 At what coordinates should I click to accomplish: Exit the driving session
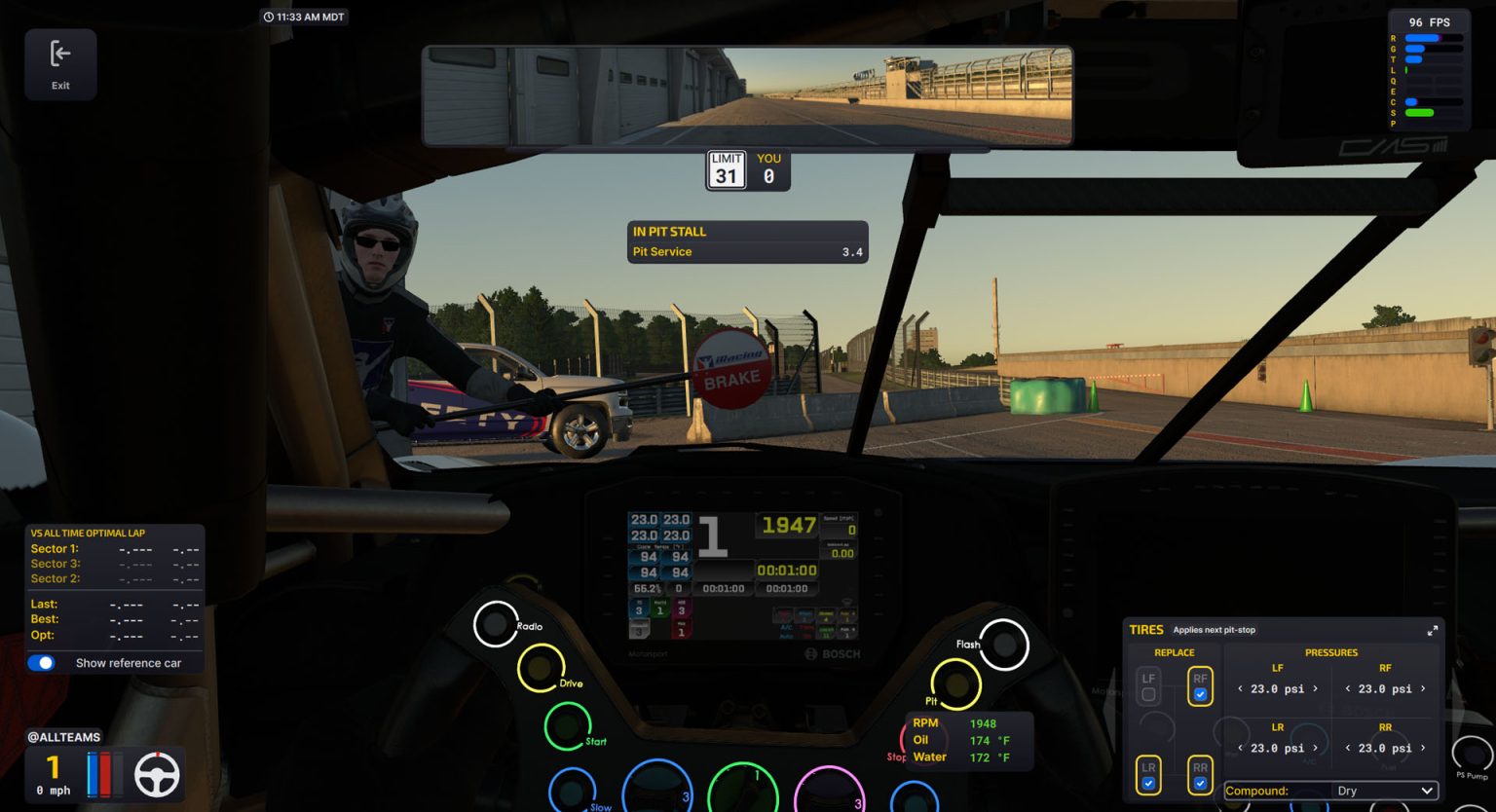[x=60, y=63]
